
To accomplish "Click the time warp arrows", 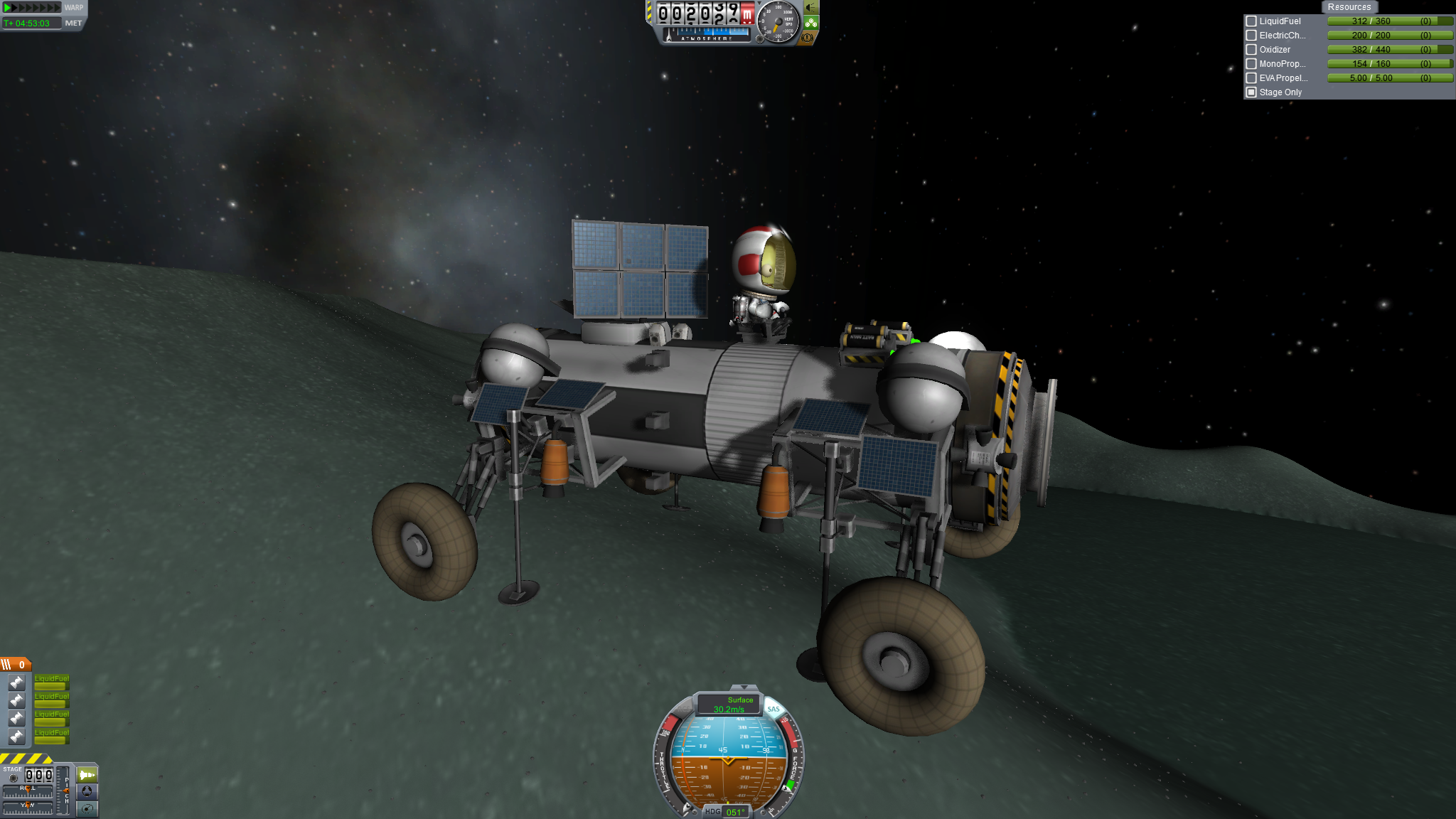I will pyautogui.click(x=32, y=8).
